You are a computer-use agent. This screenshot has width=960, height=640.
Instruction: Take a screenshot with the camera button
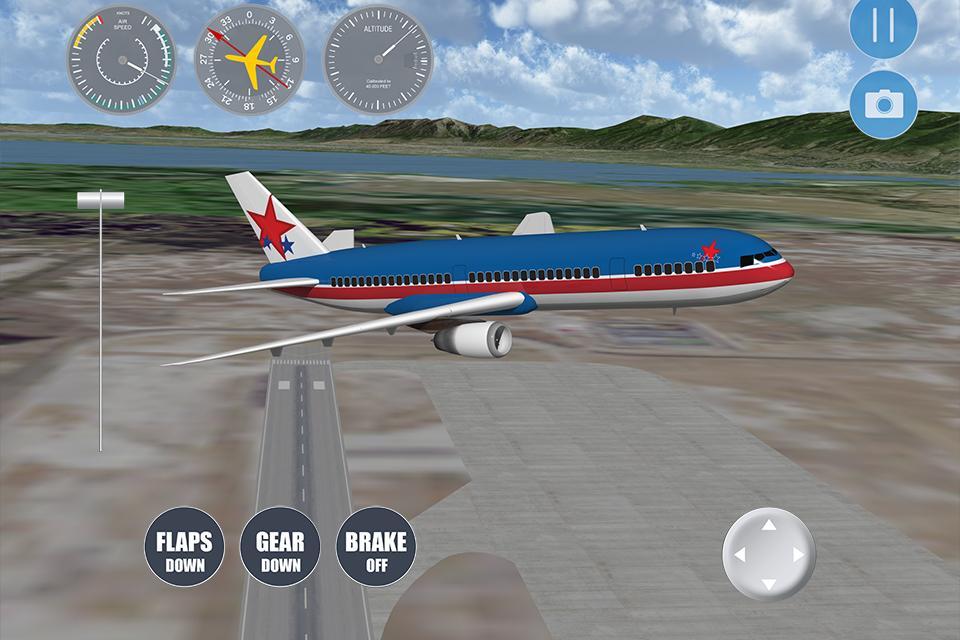coord(883,103)
